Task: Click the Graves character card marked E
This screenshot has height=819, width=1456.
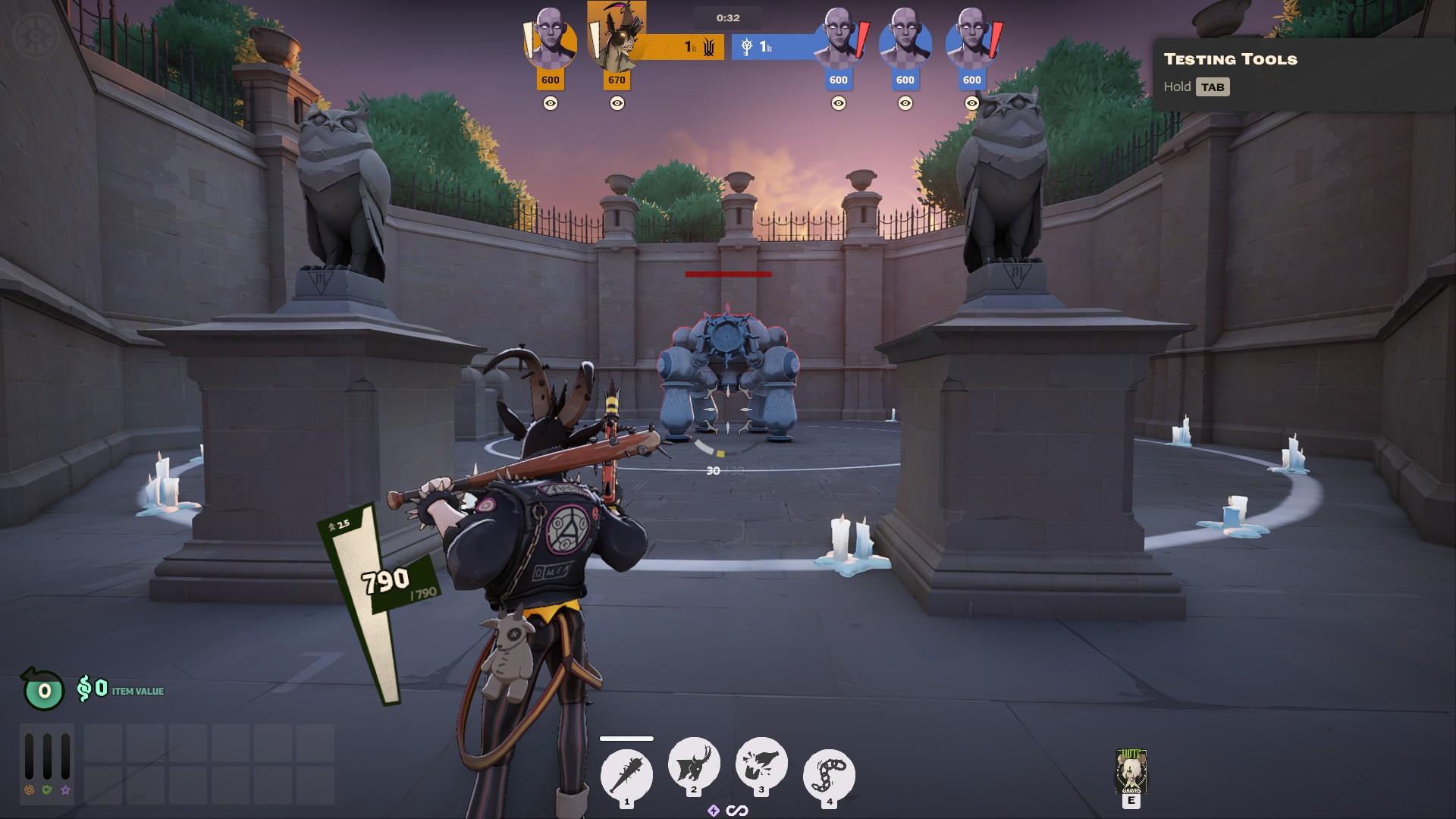Action: pos(1131,770)
